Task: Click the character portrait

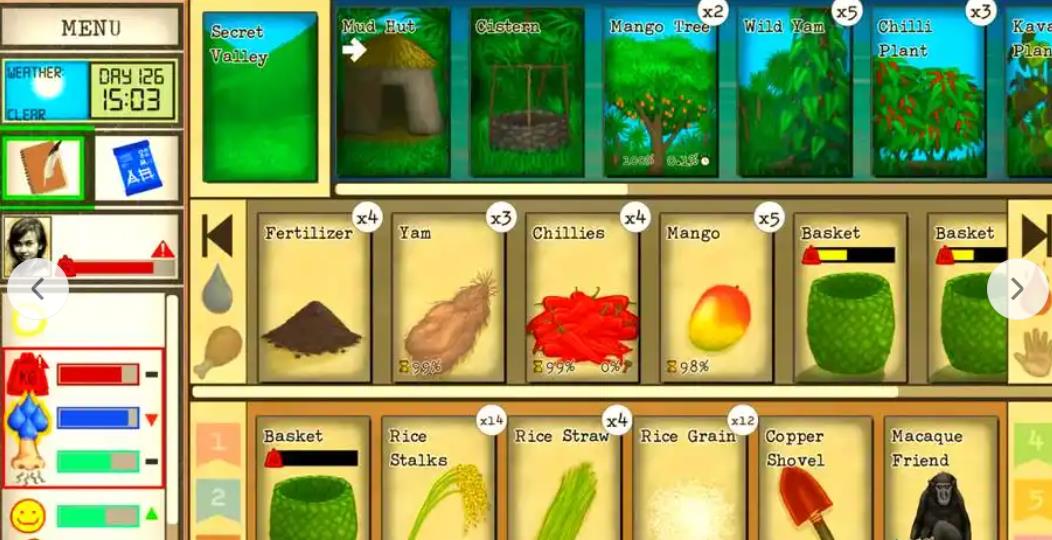Action: (27, 245)
